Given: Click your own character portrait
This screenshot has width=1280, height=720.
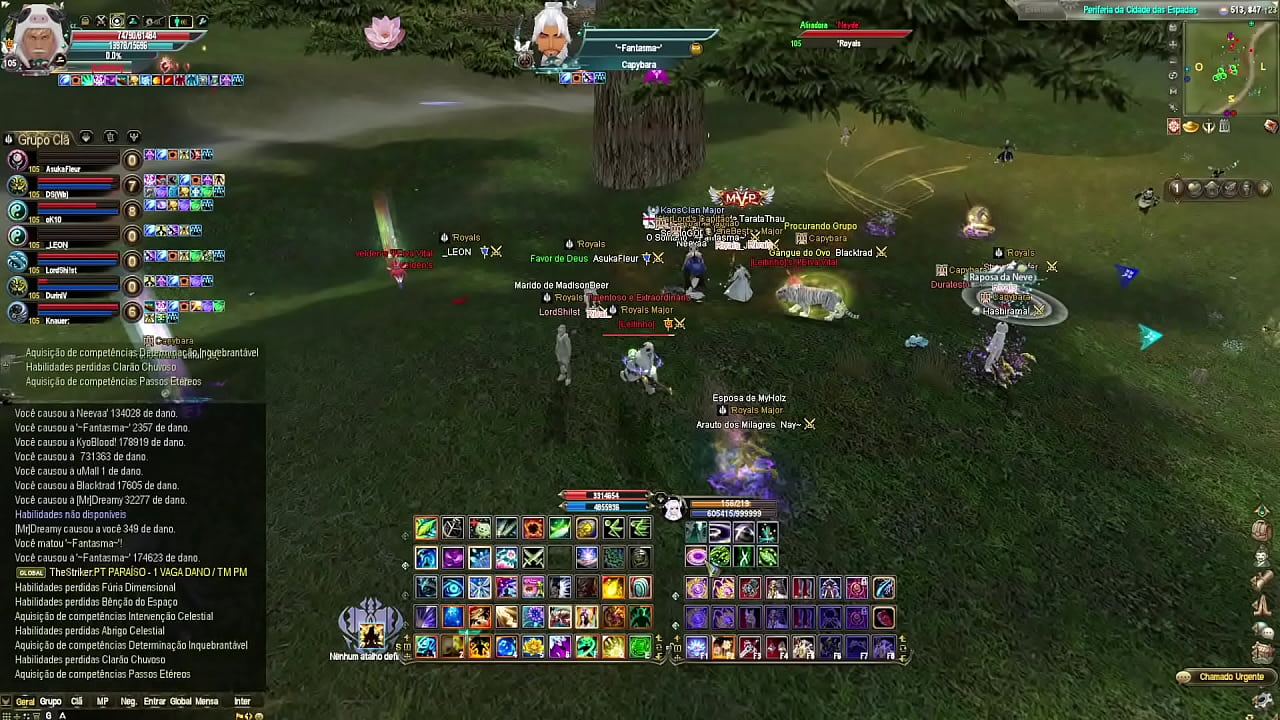Looking at the screenshot, I should tap(34, 38).
